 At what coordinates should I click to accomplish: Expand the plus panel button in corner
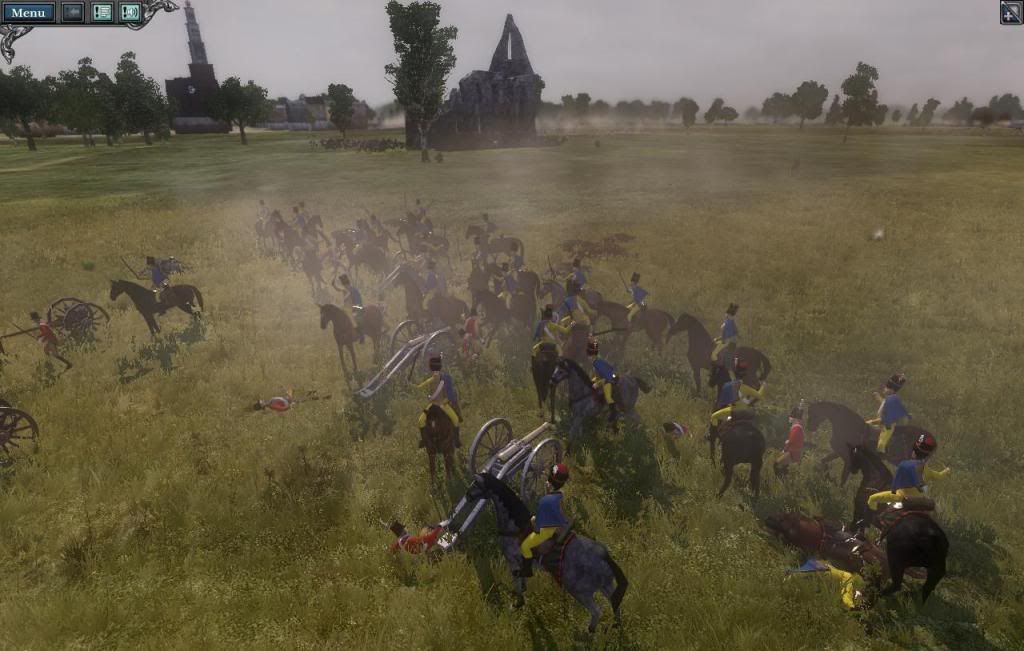(x=1011, y=12)
